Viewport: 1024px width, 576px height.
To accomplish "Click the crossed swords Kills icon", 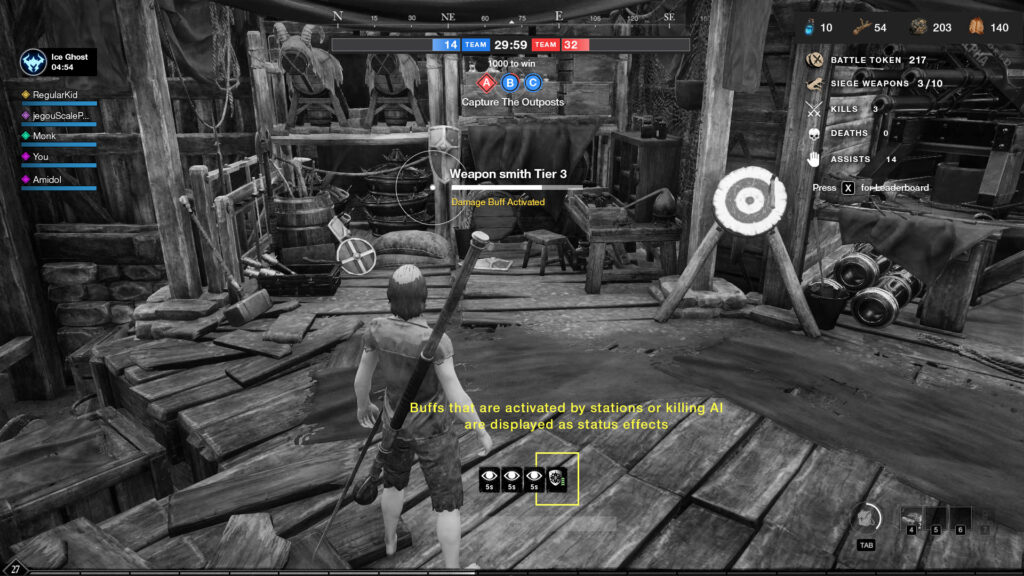I will click(x=815, y=108).
